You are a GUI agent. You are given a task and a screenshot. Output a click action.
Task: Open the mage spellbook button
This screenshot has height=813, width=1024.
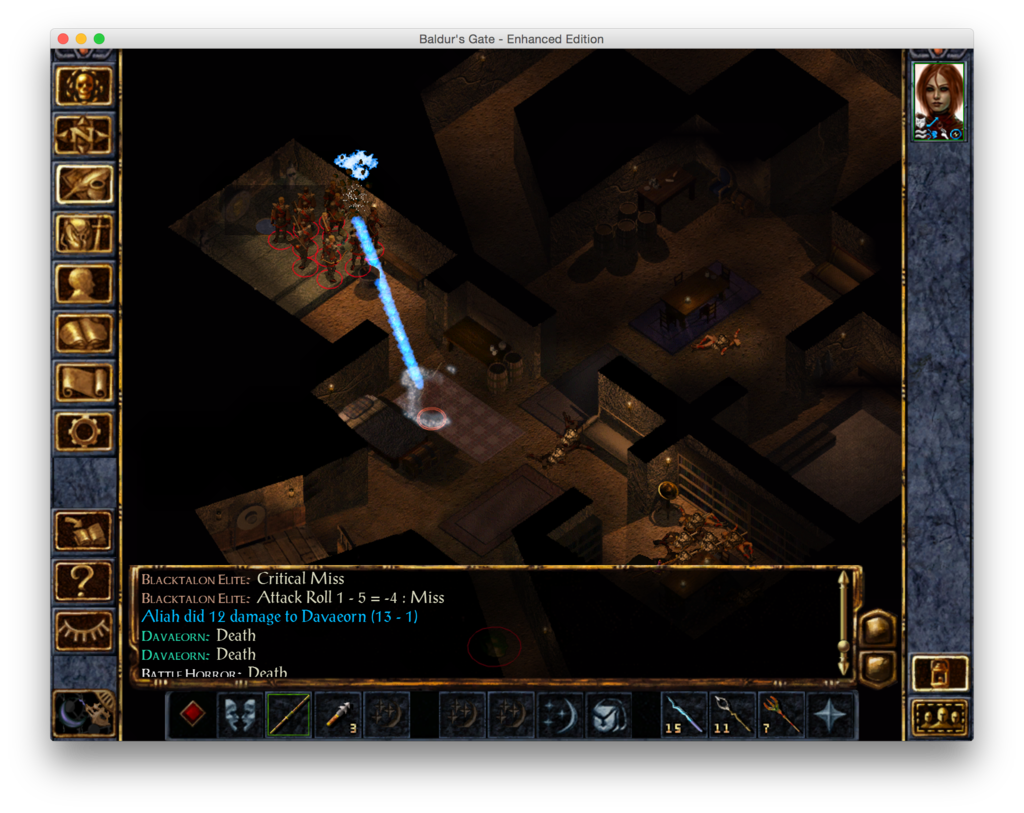(84, 333)
